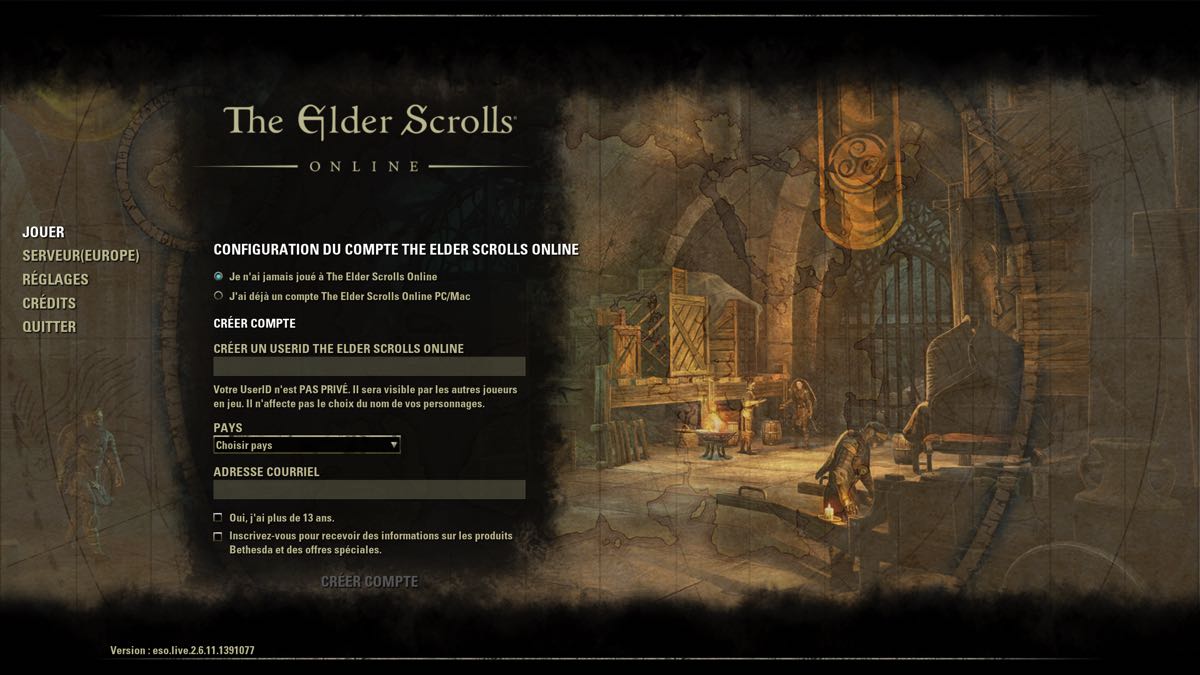Choose "J'ai déjà un compte" radio option
The height and width of the screenshot is (675, 1200).
point(219,296)
